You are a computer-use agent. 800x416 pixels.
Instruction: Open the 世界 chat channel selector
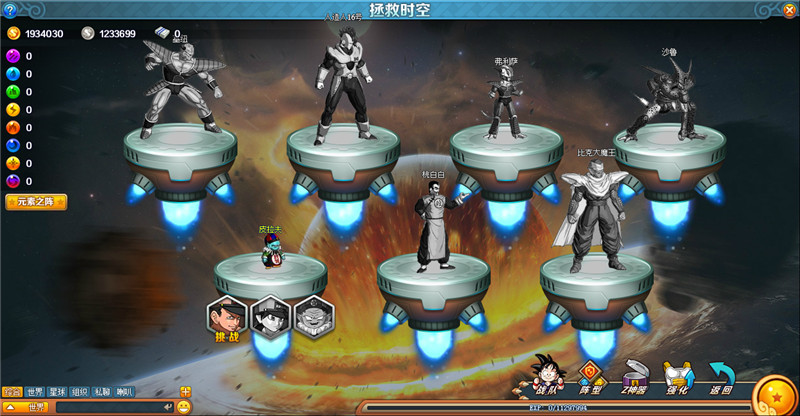coord(27,407)
